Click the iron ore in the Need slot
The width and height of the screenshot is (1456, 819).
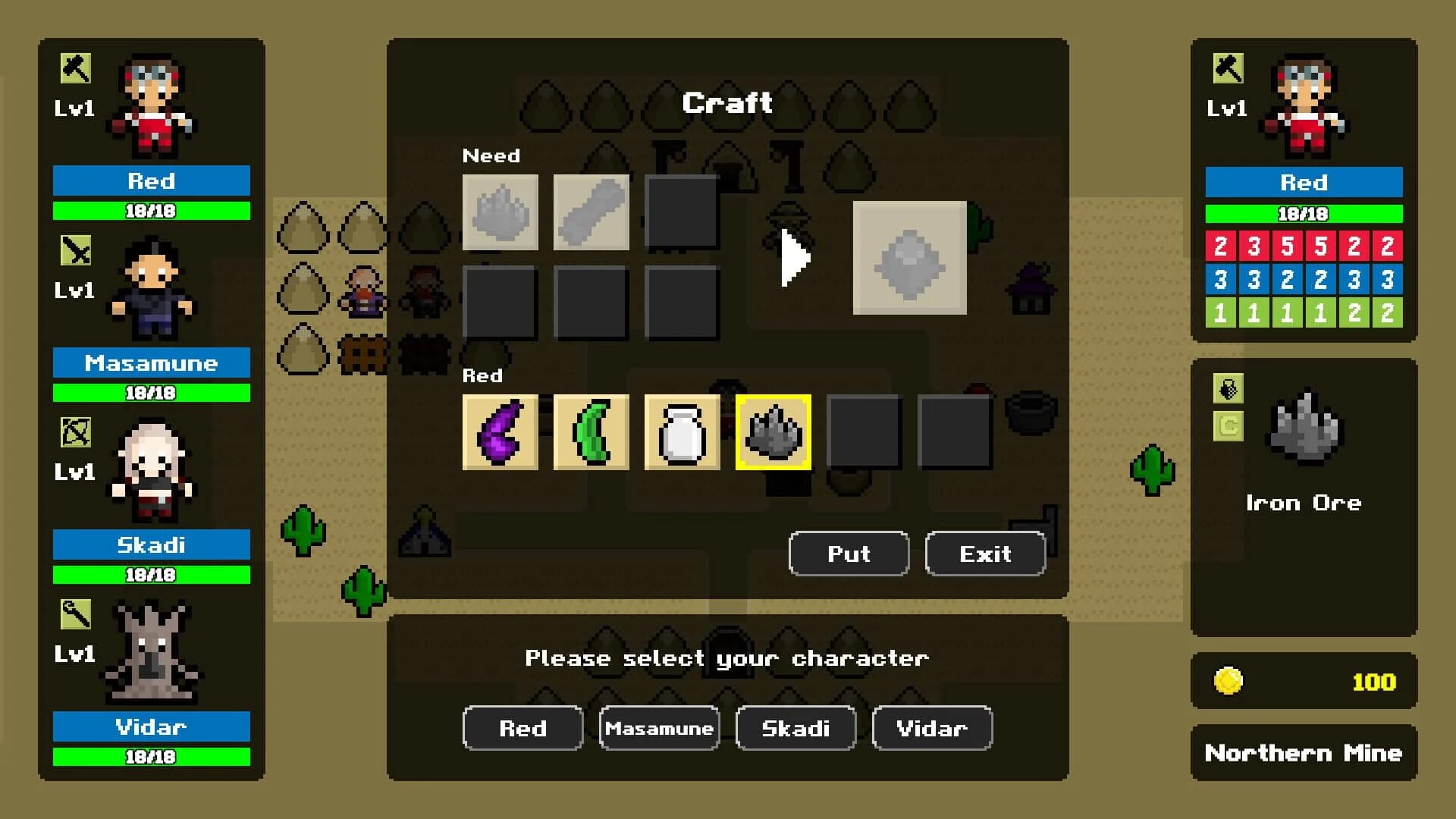point(500,212)
